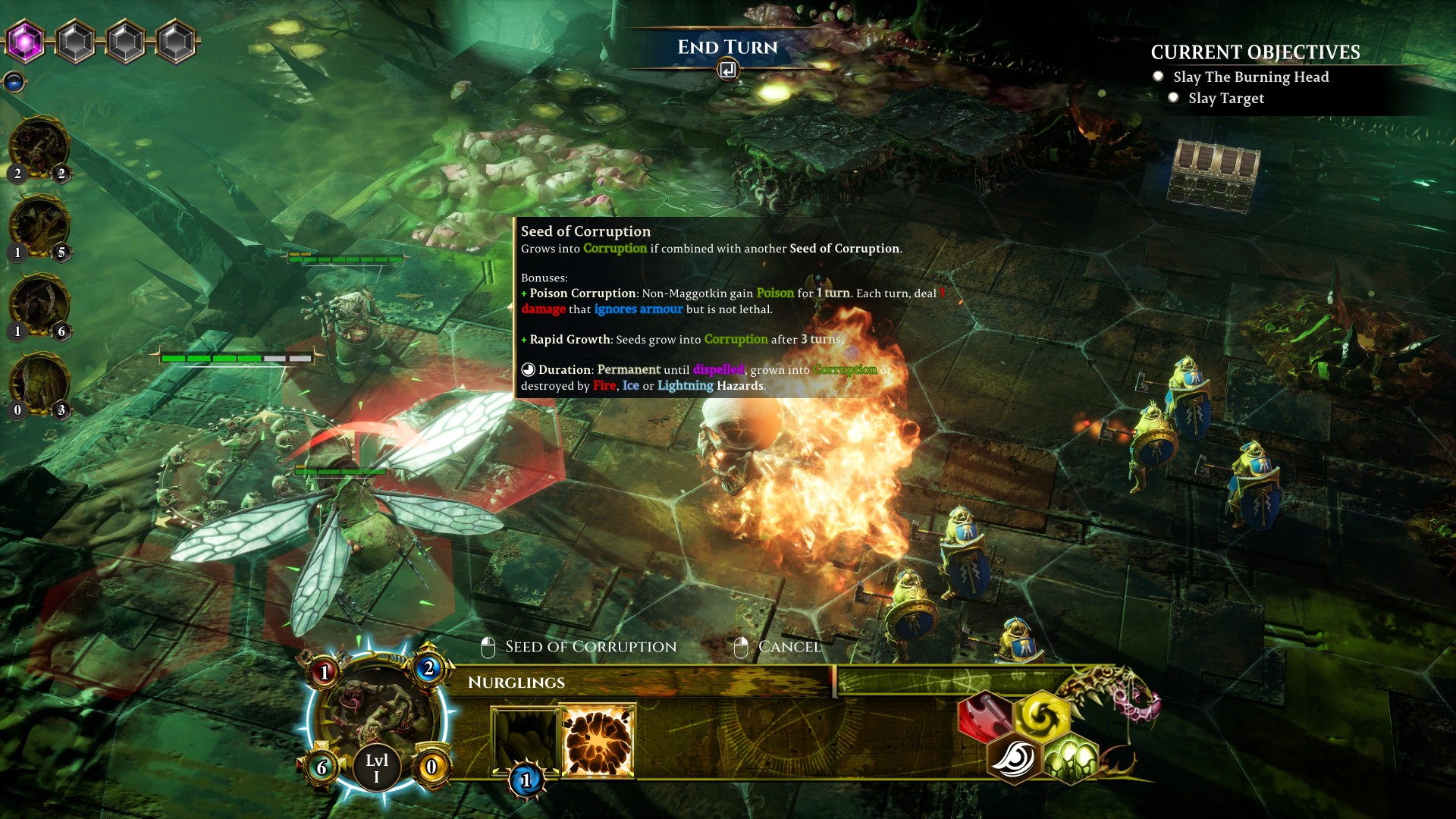
Task: Click the Slay The Burning Head objective
Action: pos(1250,77)
